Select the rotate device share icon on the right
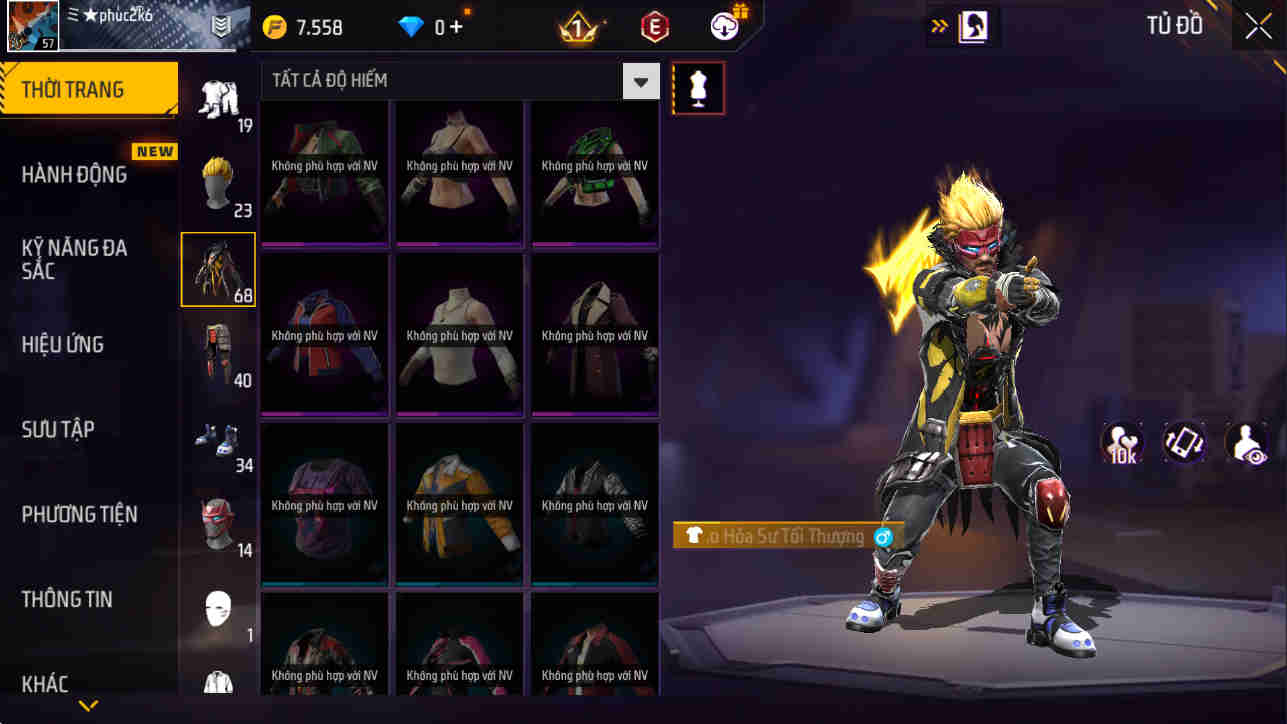 tap(1184, 442)
